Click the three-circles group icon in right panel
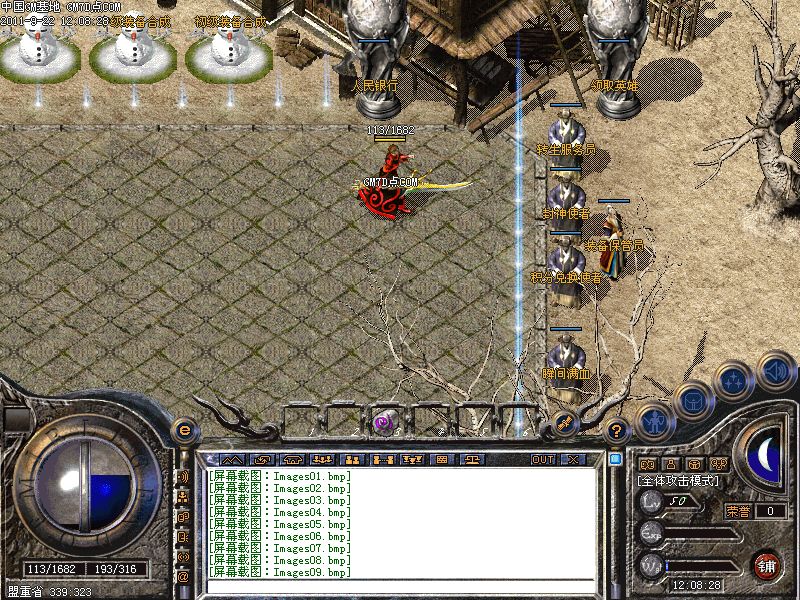Viewport: 800px width, 600px height. 717,464
